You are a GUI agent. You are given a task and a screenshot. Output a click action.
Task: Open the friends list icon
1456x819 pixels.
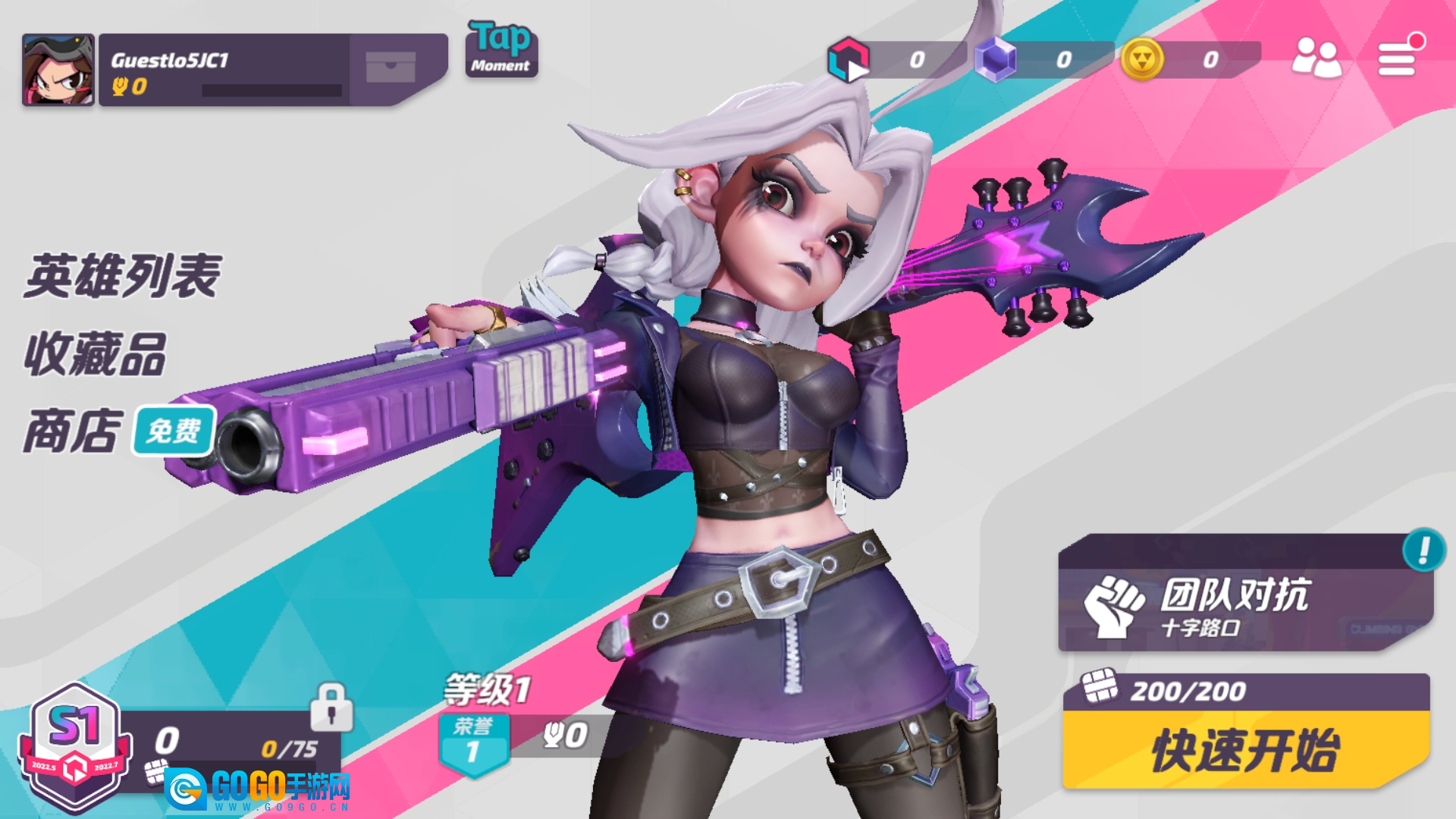[x=1316, y=58]
